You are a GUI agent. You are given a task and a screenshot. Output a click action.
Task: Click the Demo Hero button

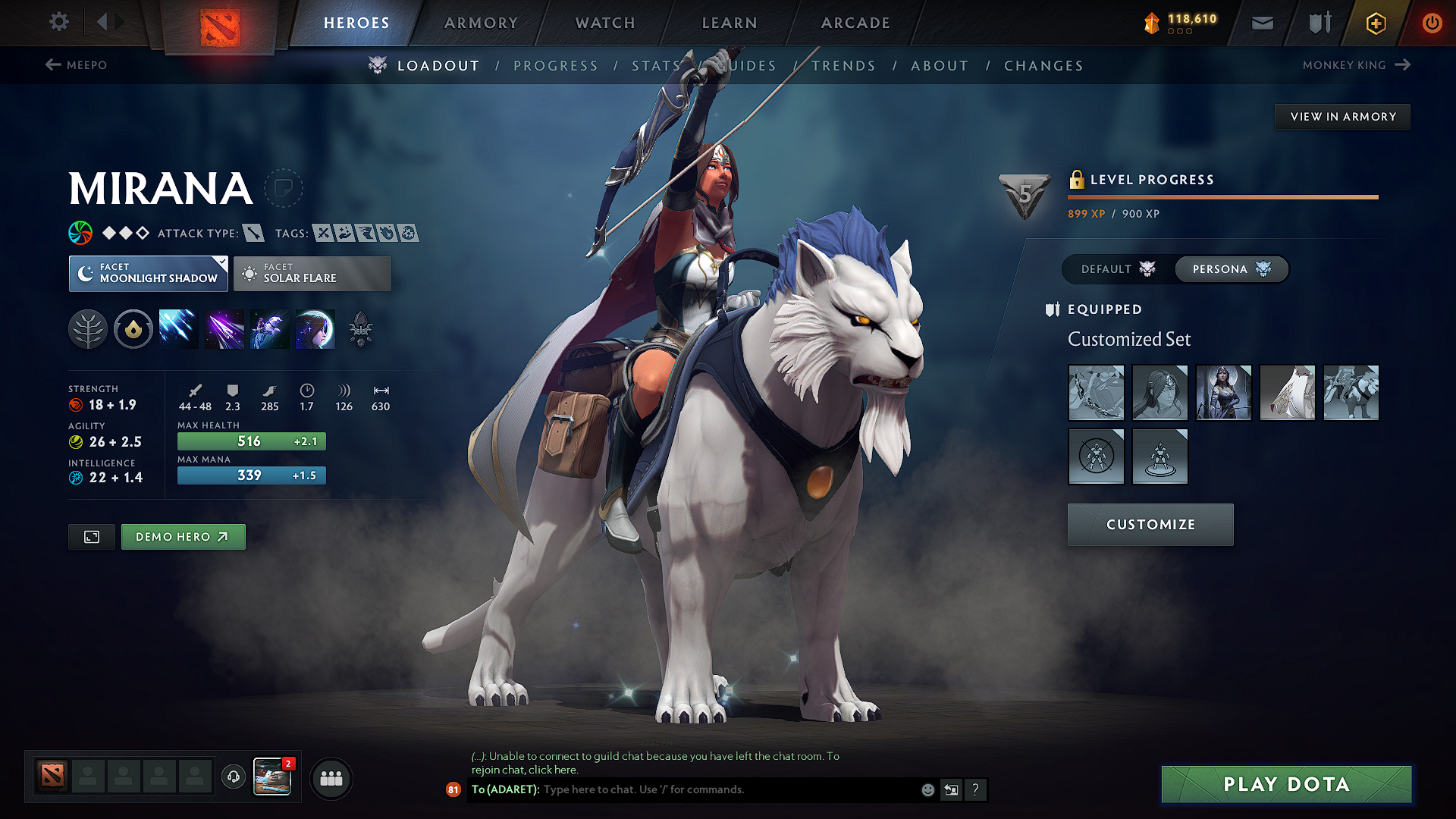(x=183, y=536)
